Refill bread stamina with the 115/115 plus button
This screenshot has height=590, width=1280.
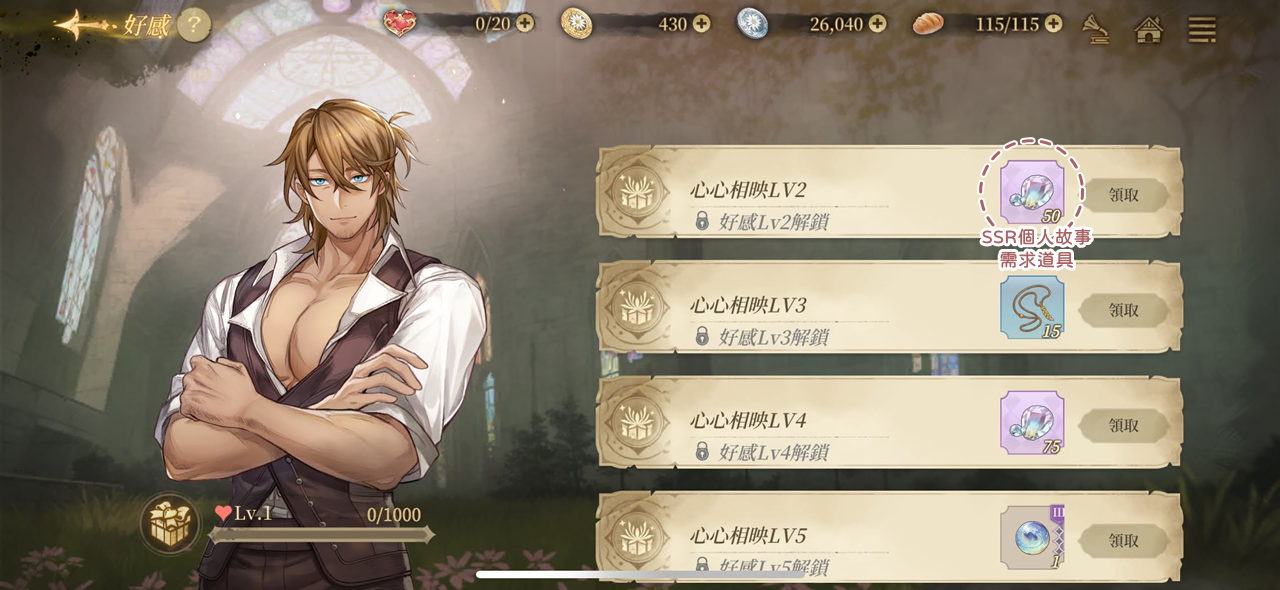click(x=1053, y=23)
